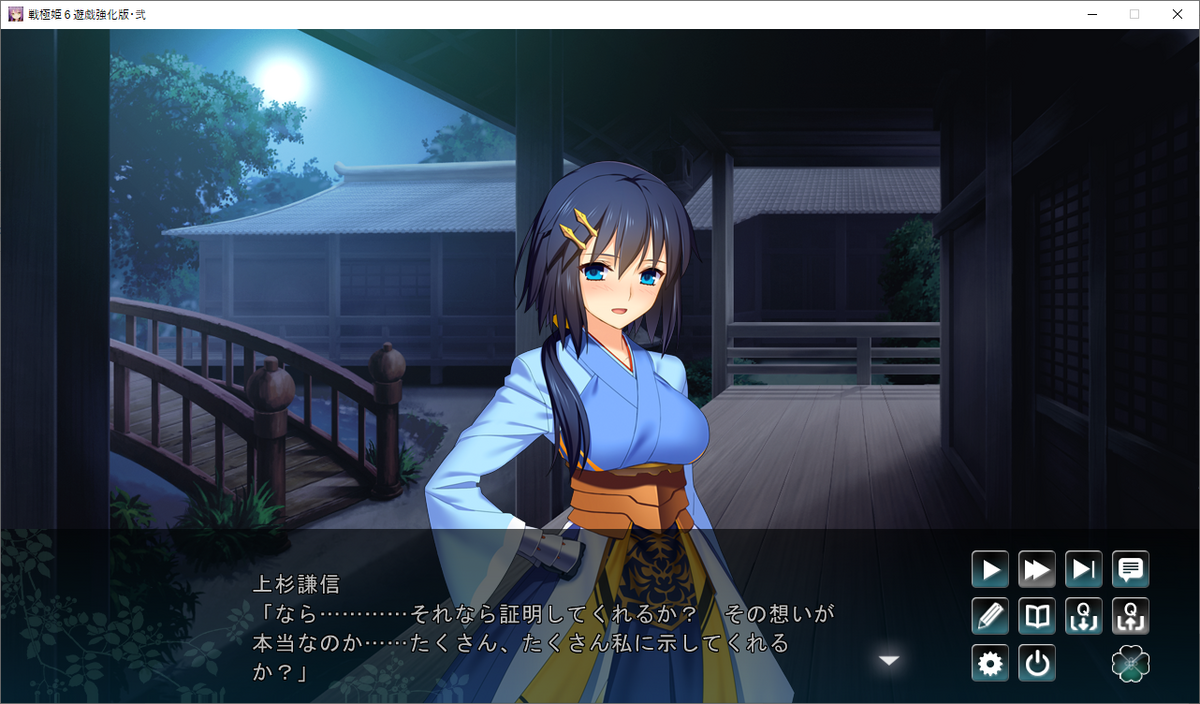Start auto-play with the play arrow button

[x=990, y=570]
